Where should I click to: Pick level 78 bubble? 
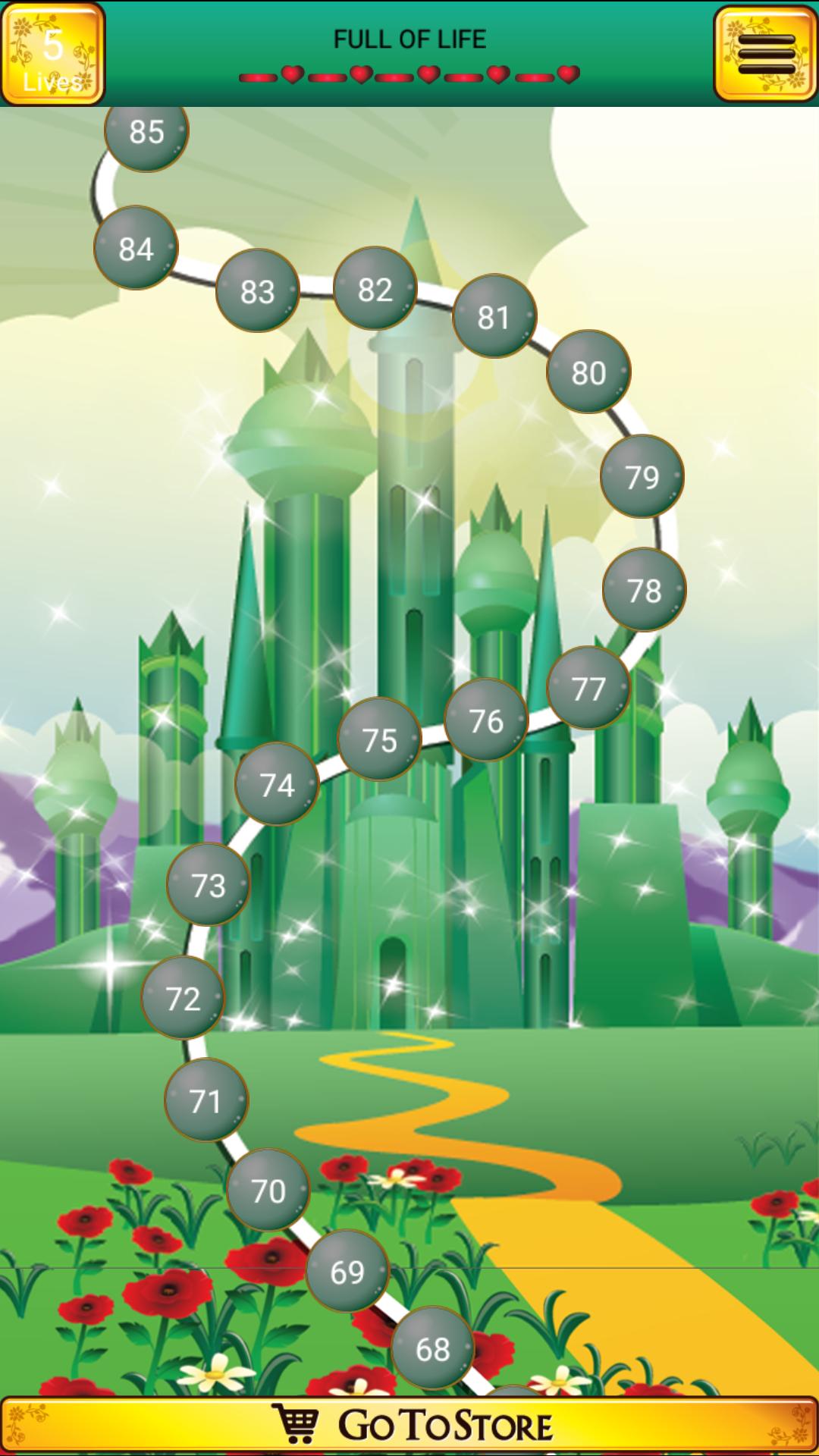pyautogui.click(x=644, y=589)
